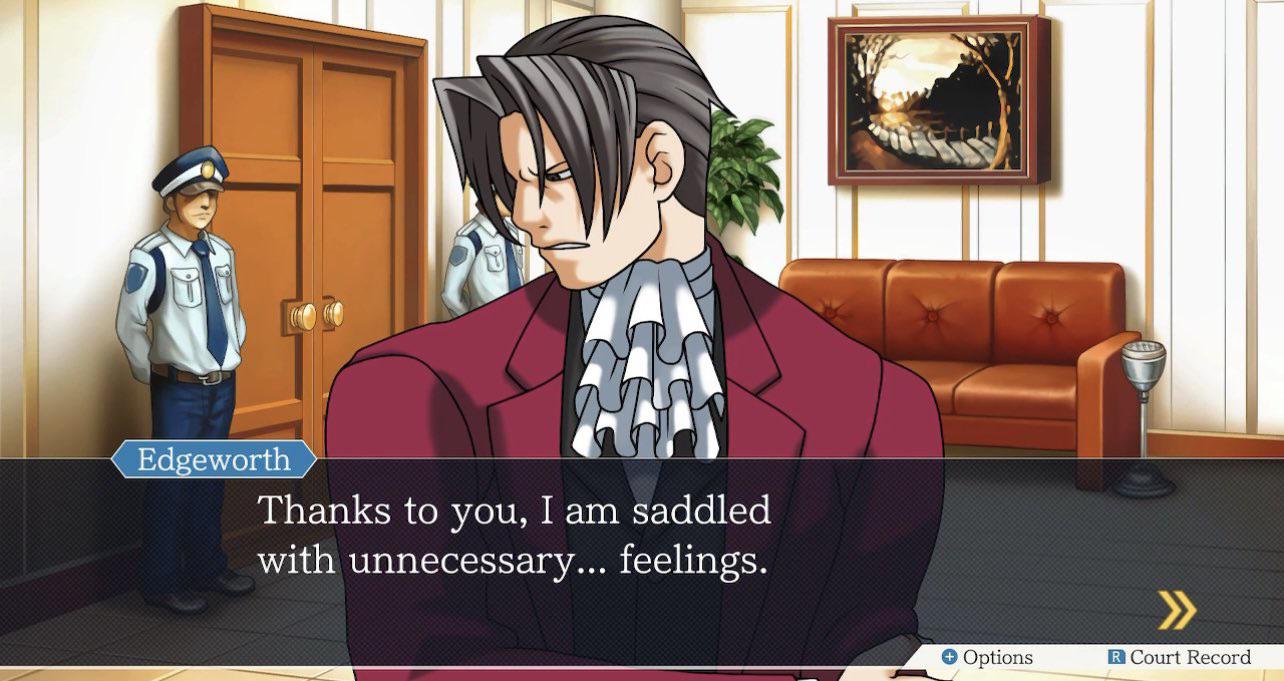
Task: Open the Options menu
Action: pyautogui.click(x=987, y=657)
